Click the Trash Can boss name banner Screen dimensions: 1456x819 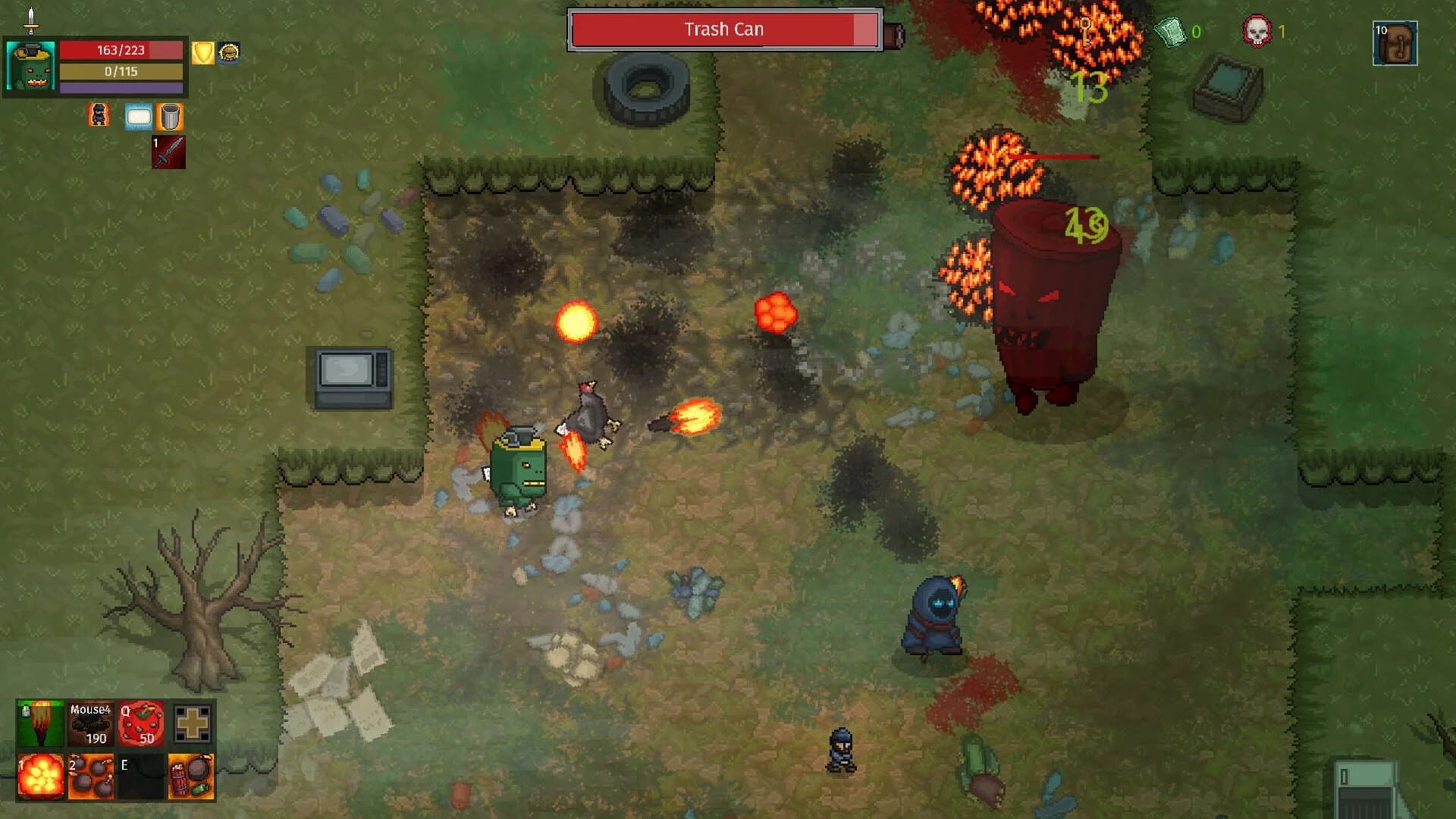tap(724, 29)
